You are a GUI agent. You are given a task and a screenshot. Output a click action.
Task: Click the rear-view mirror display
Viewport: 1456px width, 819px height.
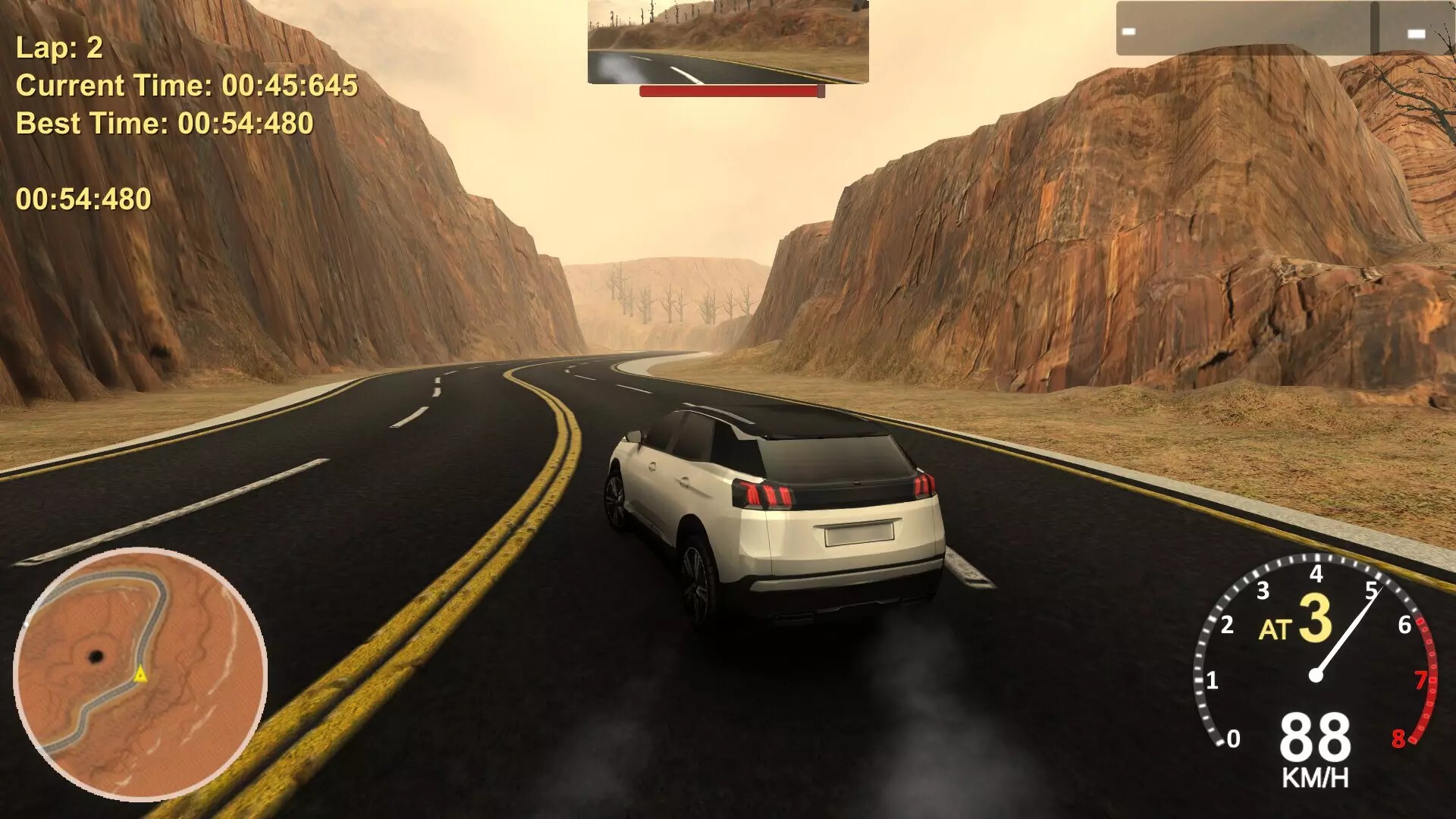[727, 42]
